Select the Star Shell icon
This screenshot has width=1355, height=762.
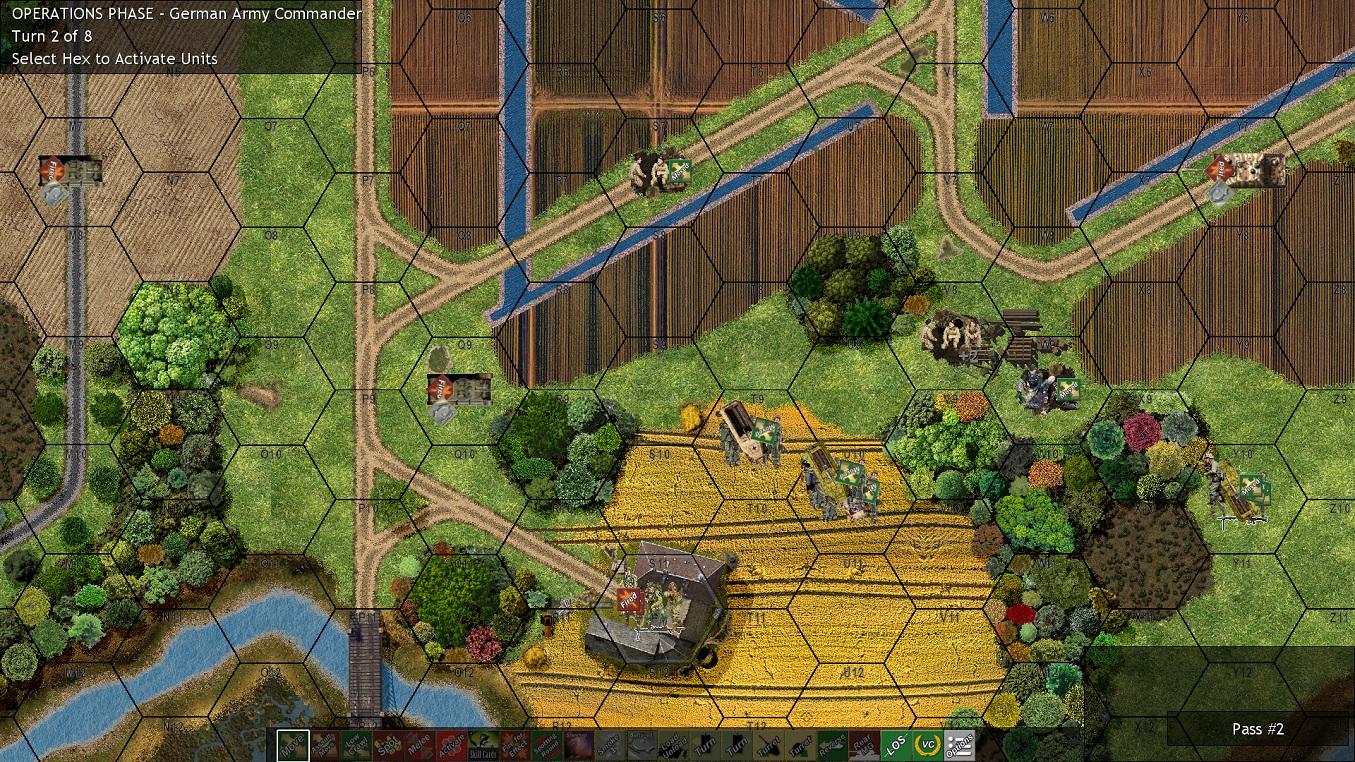tap(576, 744)
